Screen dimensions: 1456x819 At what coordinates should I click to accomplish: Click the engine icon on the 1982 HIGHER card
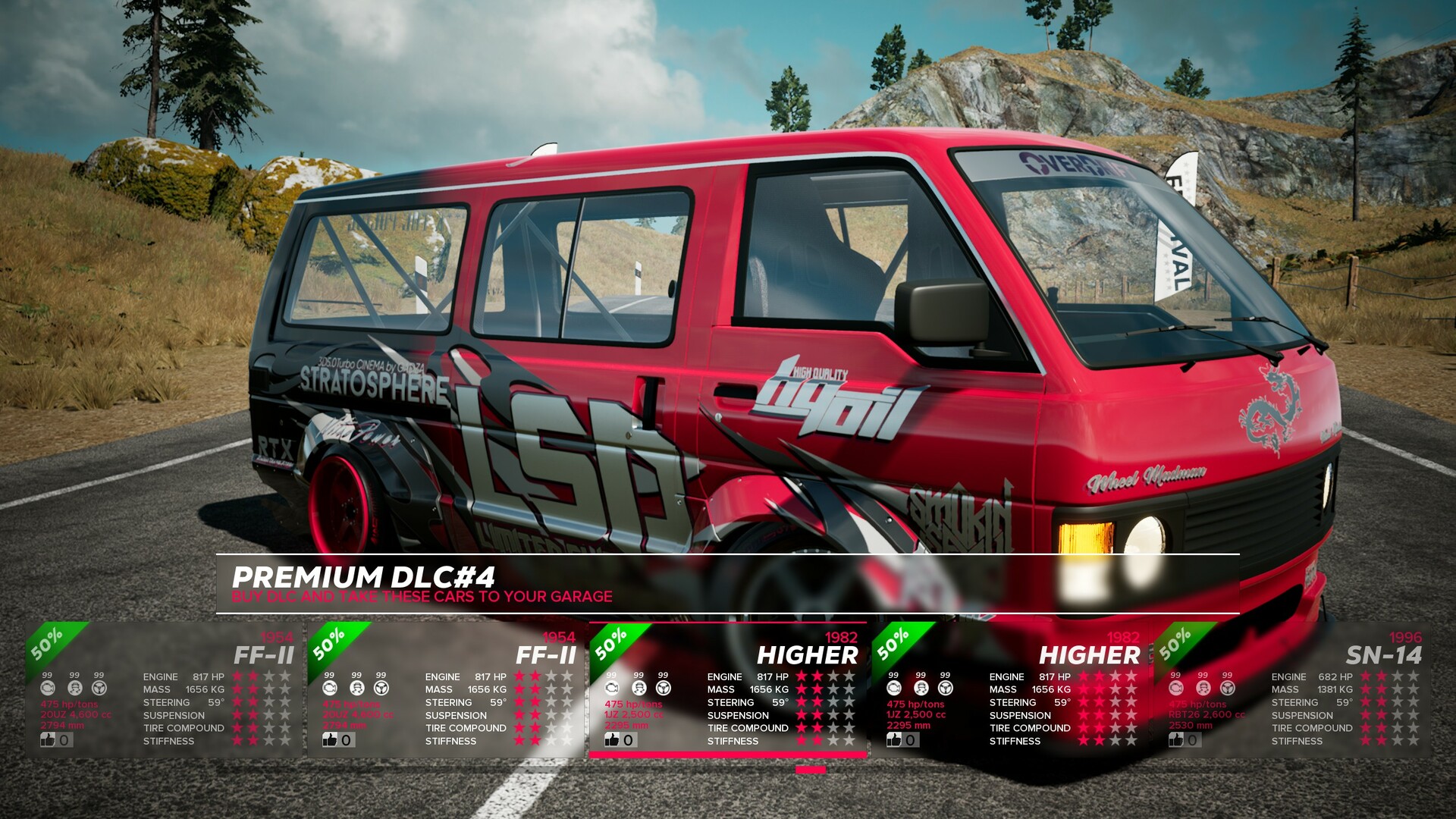[894, 687]
